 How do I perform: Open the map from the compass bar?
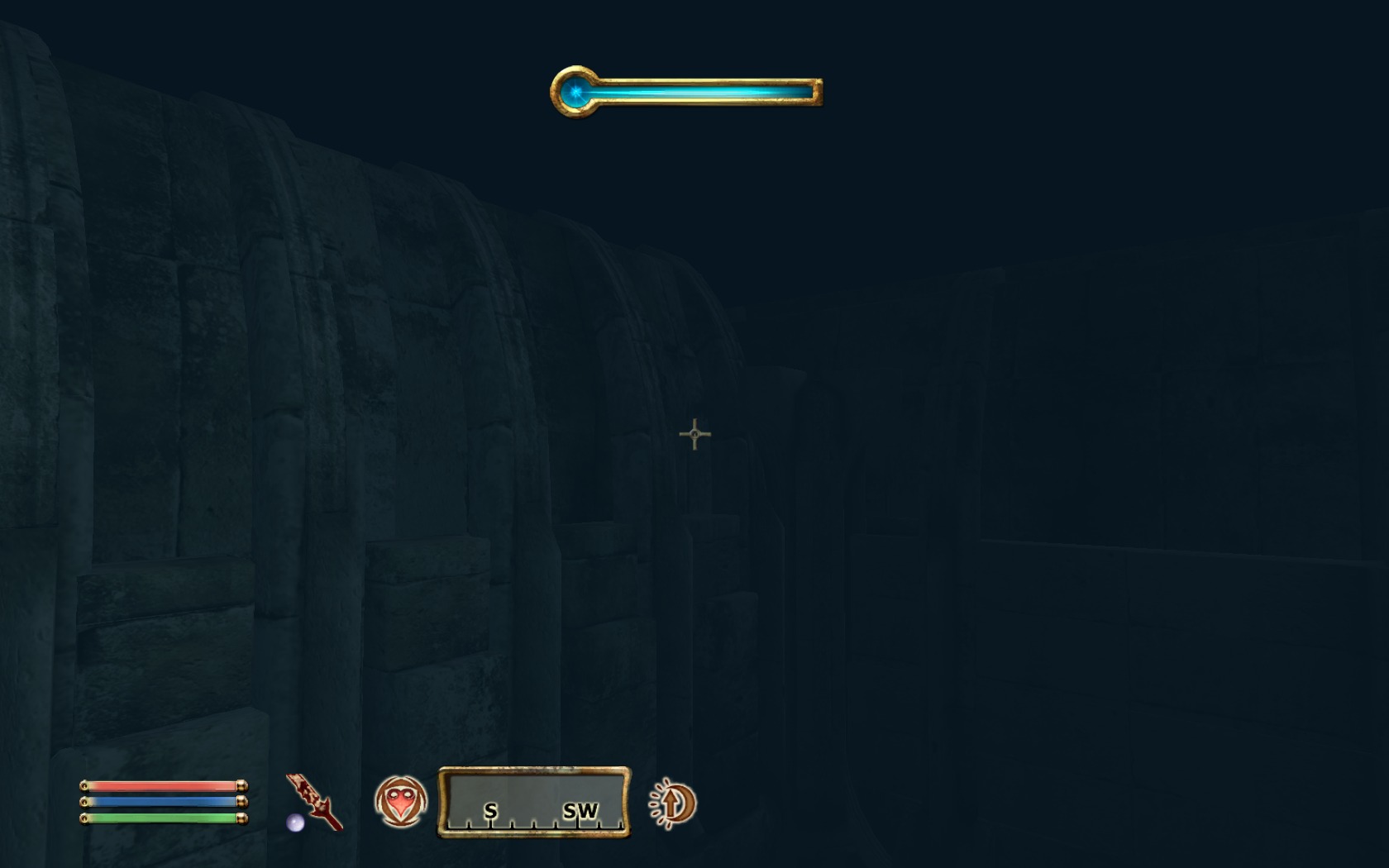coord(534,803)
